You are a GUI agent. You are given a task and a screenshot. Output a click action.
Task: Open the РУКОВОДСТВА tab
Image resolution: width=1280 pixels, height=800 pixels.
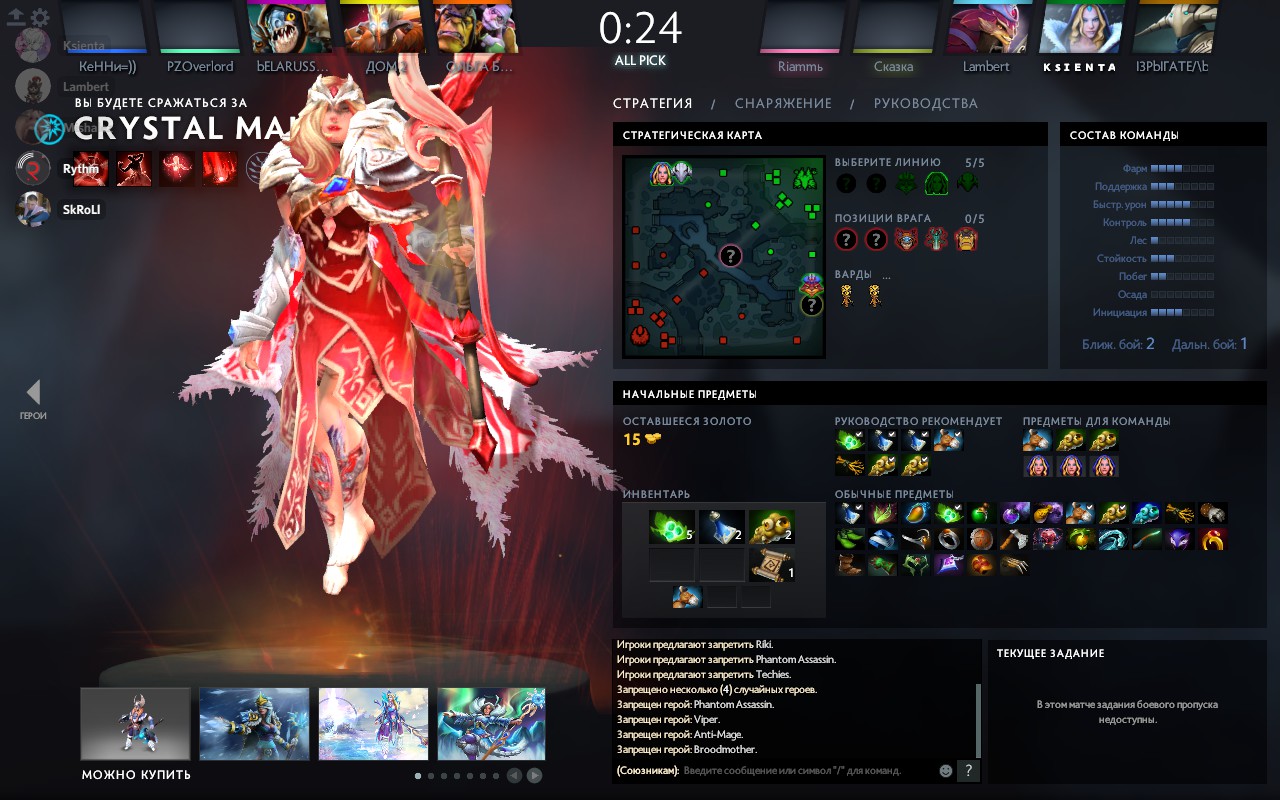[927, 103]
